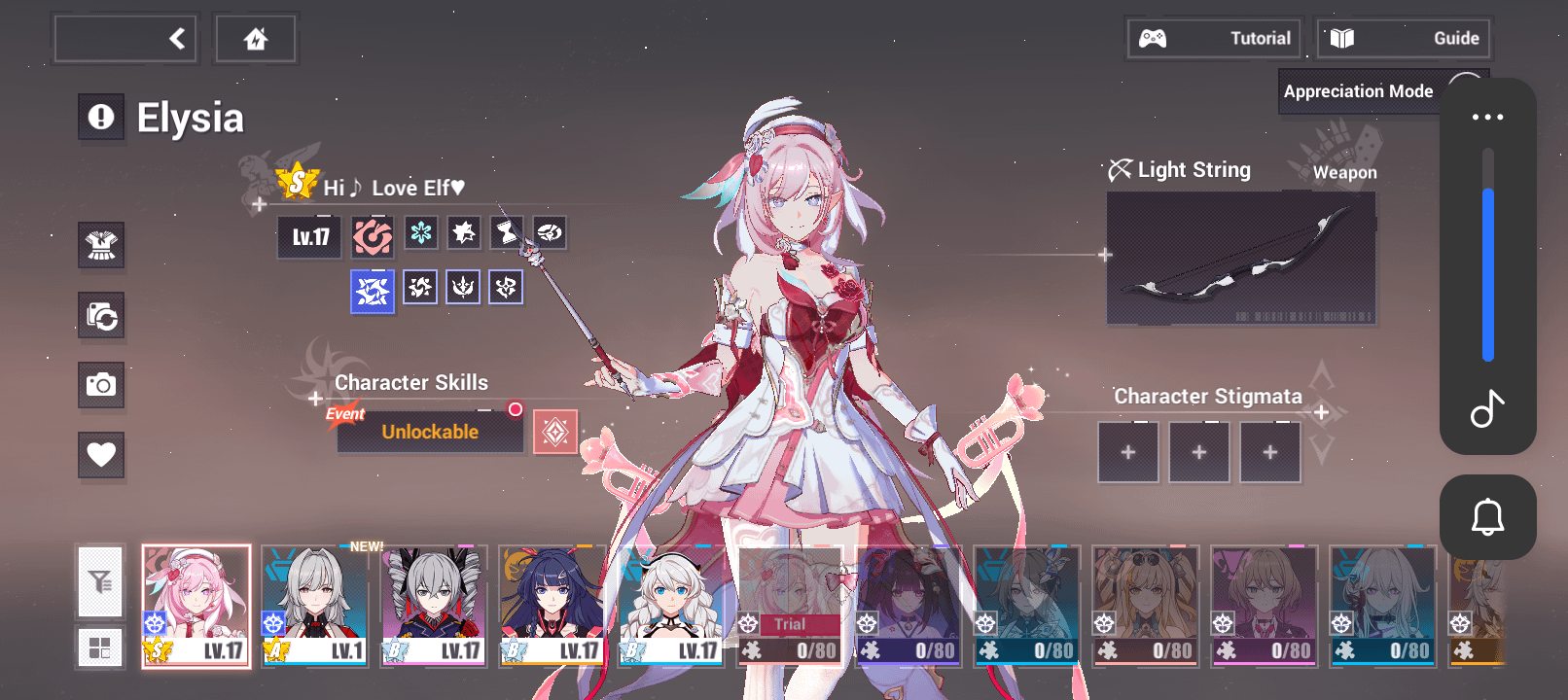Select Elysia's portrait in the roster
This screenshot has height=700, width=1568.
coord(196,606)
